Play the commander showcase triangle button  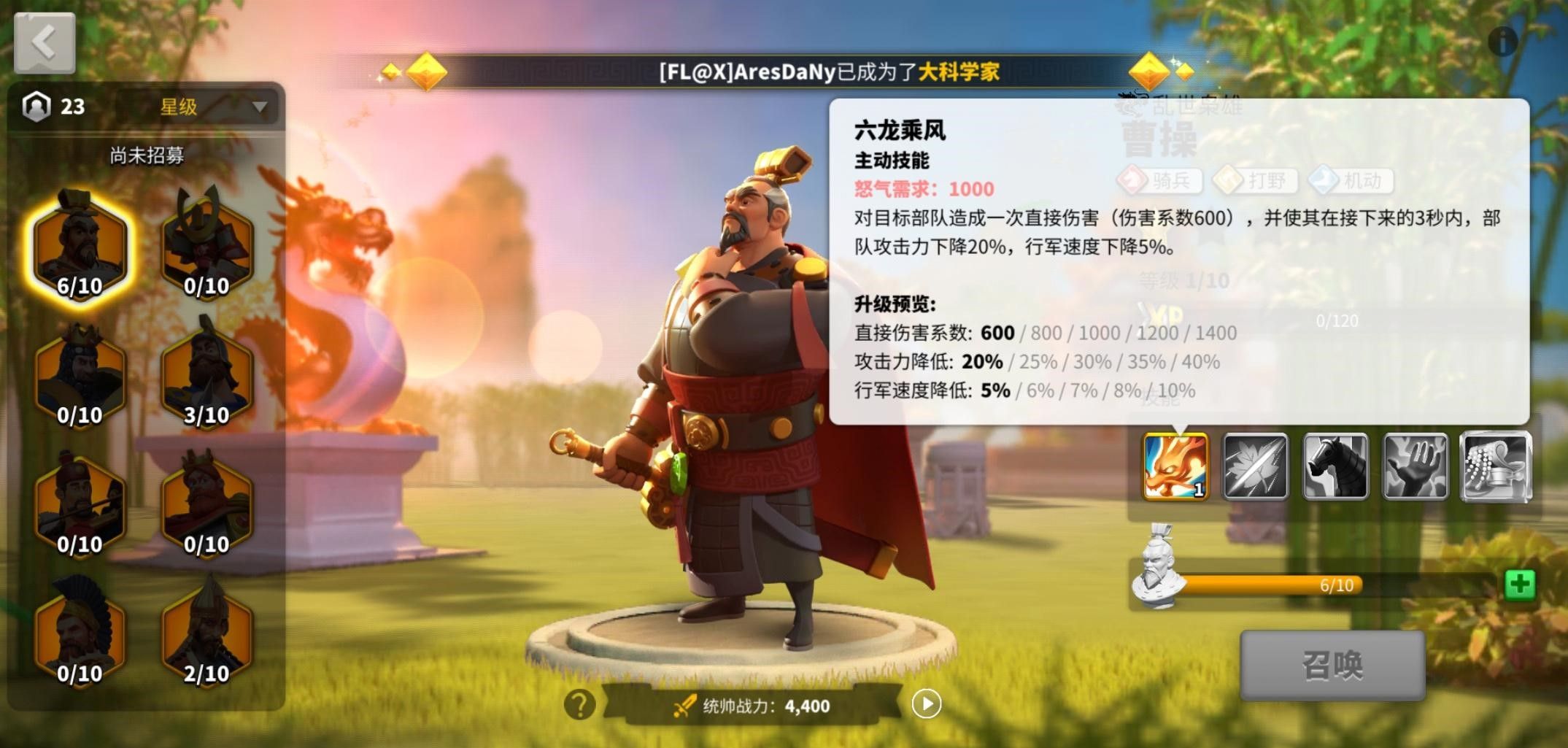927,703
